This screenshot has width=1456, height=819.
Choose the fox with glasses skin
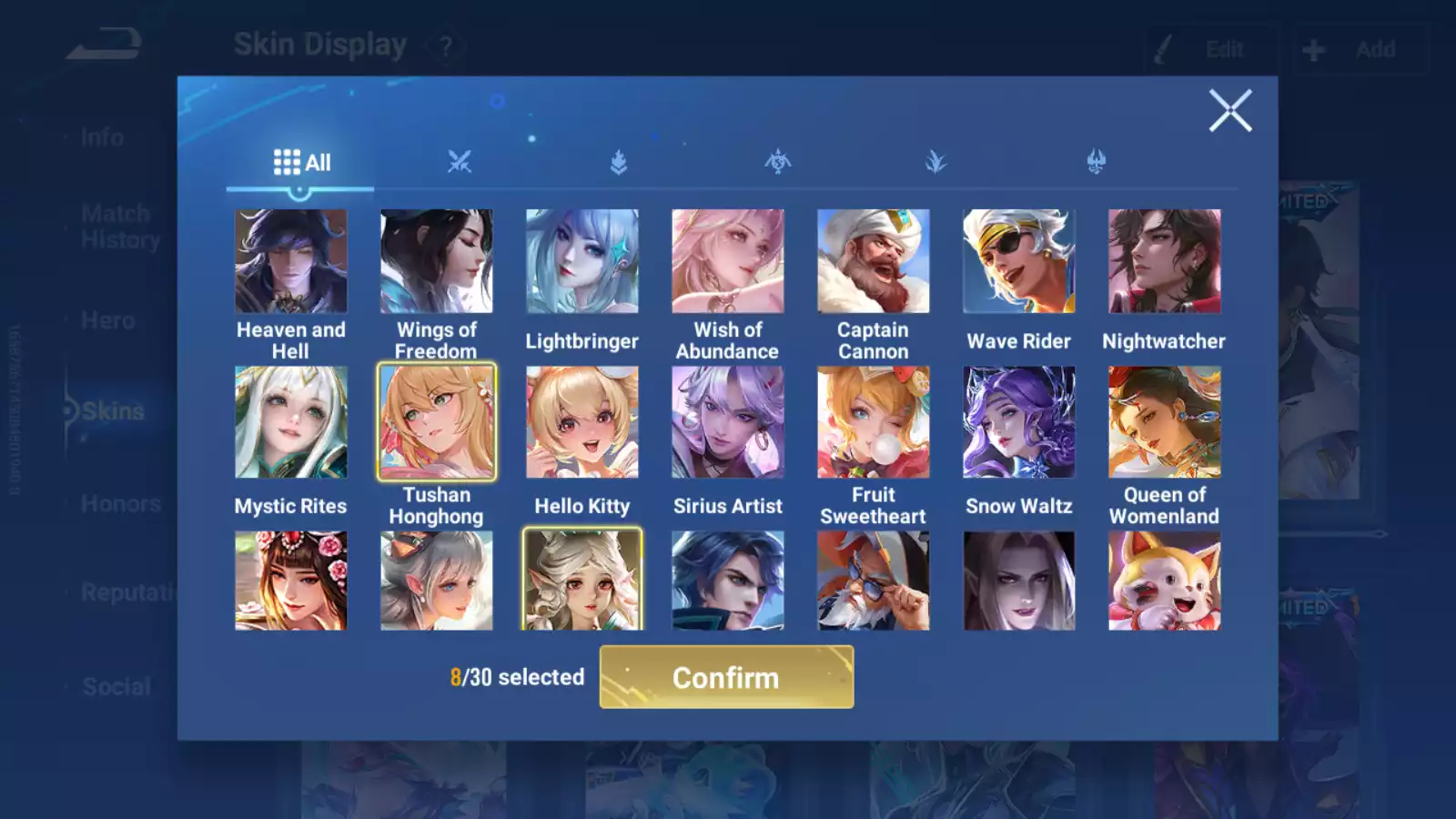coord(873,581)
